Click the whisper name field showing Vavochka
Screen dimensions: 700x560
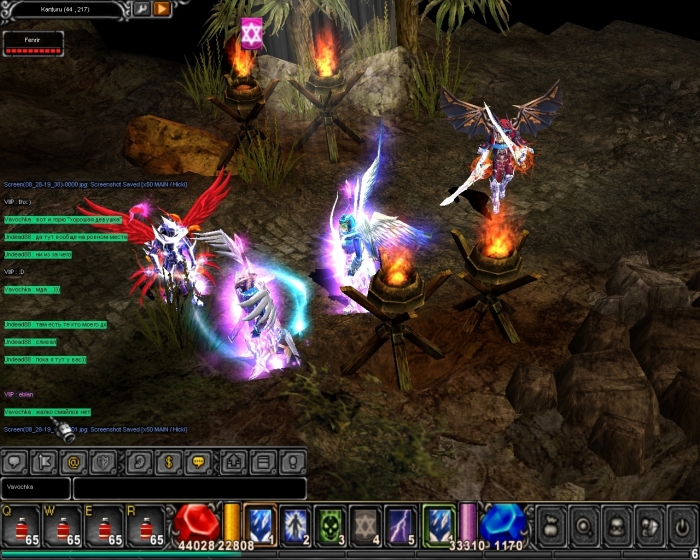(36, 489)
